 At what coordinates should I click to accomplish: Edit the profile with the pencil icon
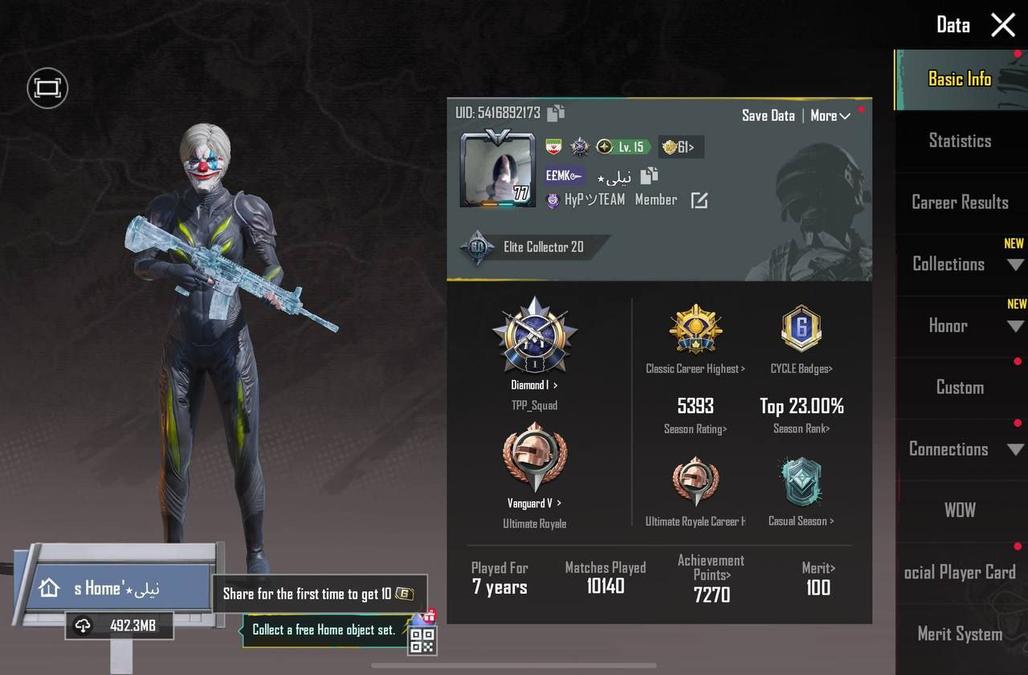click(x=699, y=200)
